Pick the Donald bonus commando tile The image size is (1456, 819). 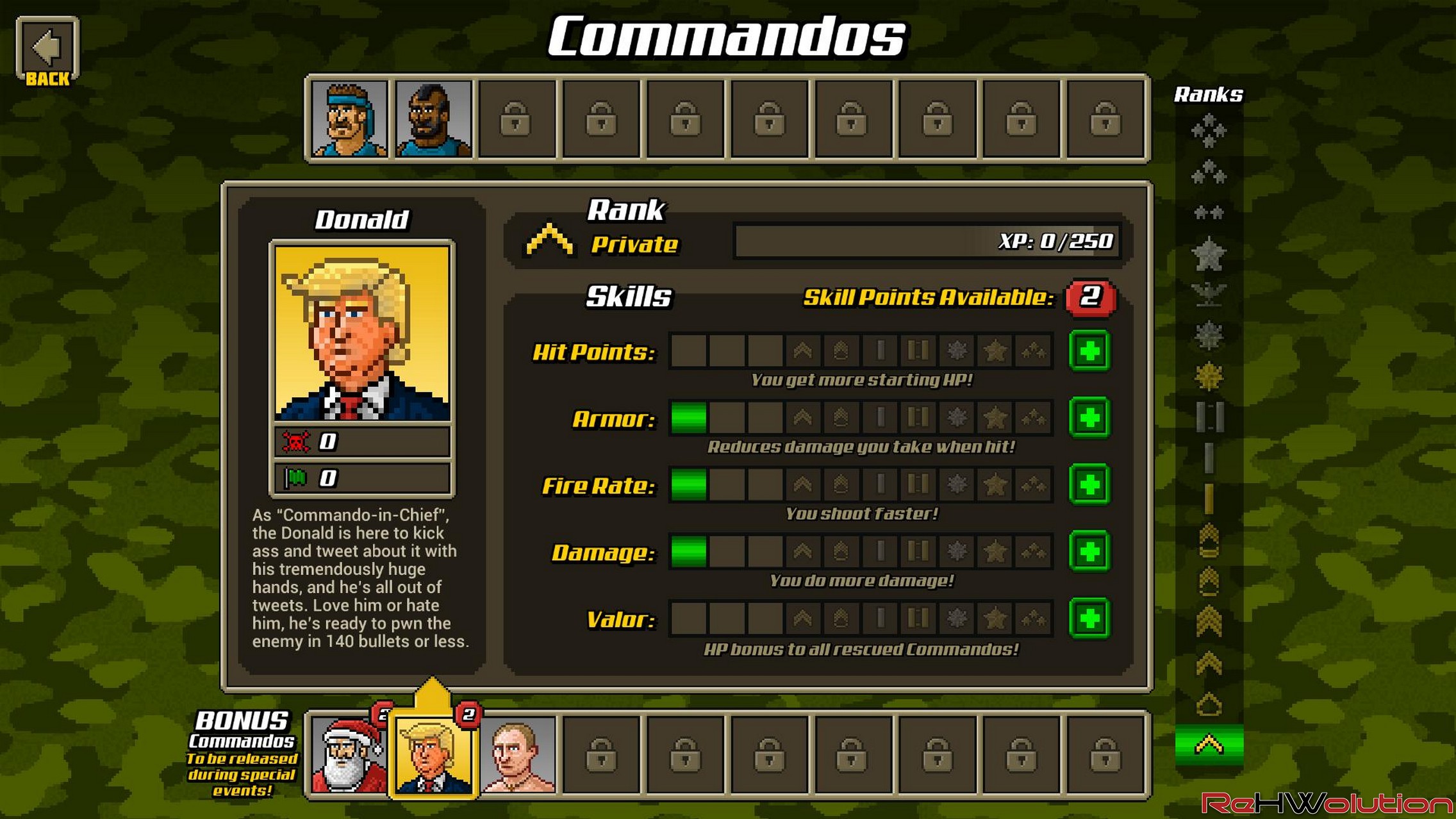433,756
